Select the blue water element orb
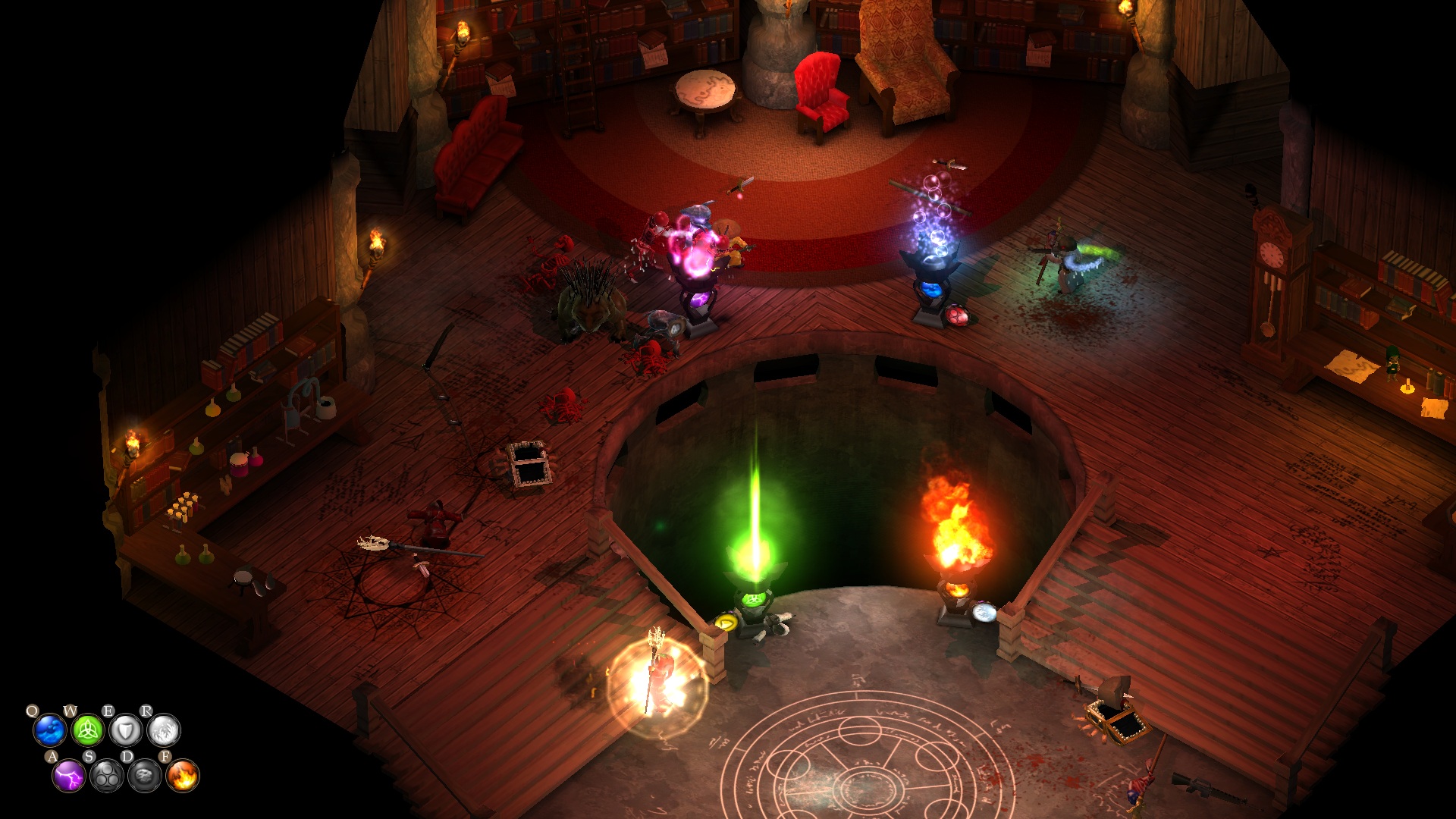 tap(50, 731)
